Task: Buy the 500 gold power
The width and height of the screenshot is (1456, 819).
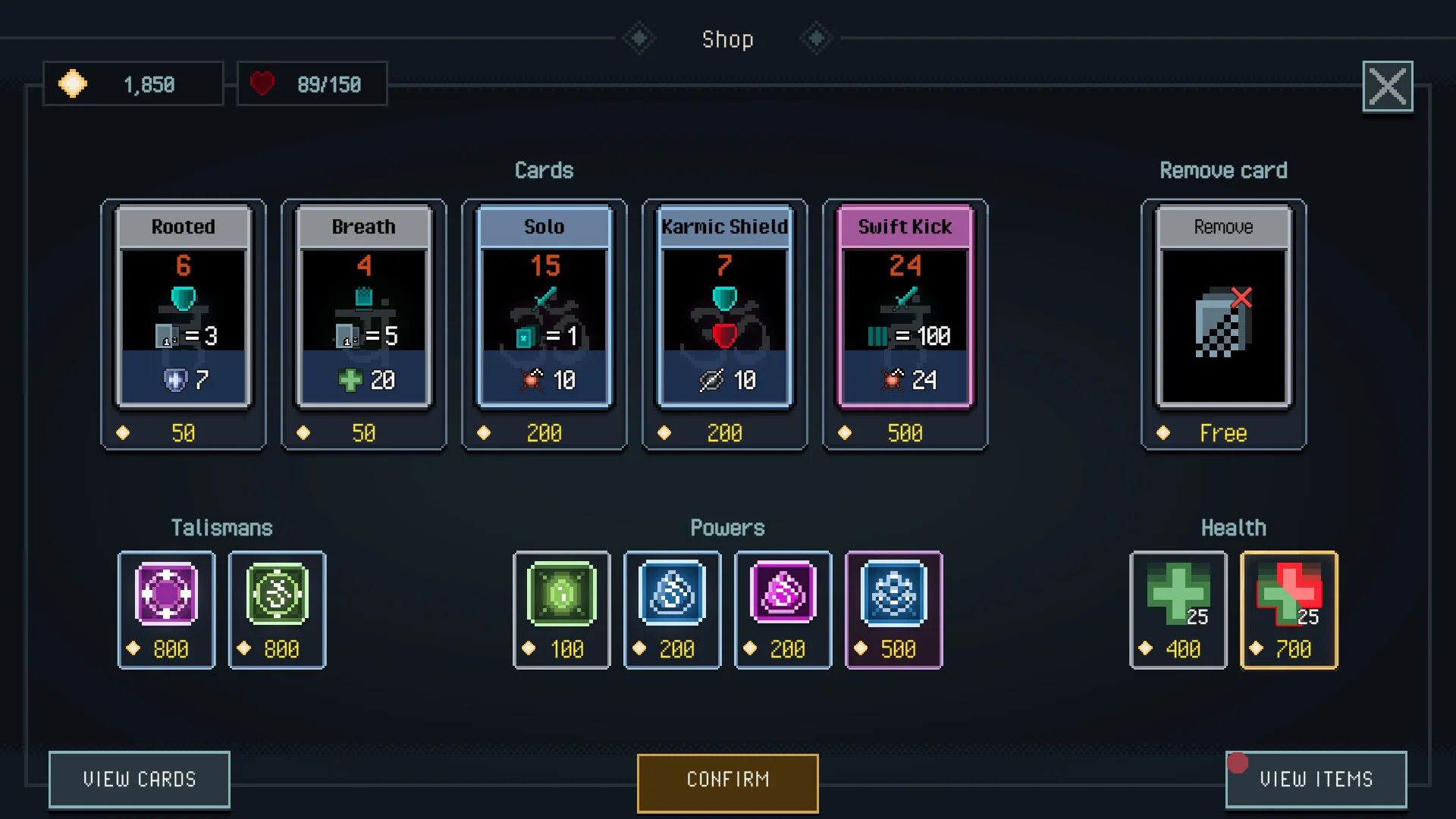Action: pos(894,609)
